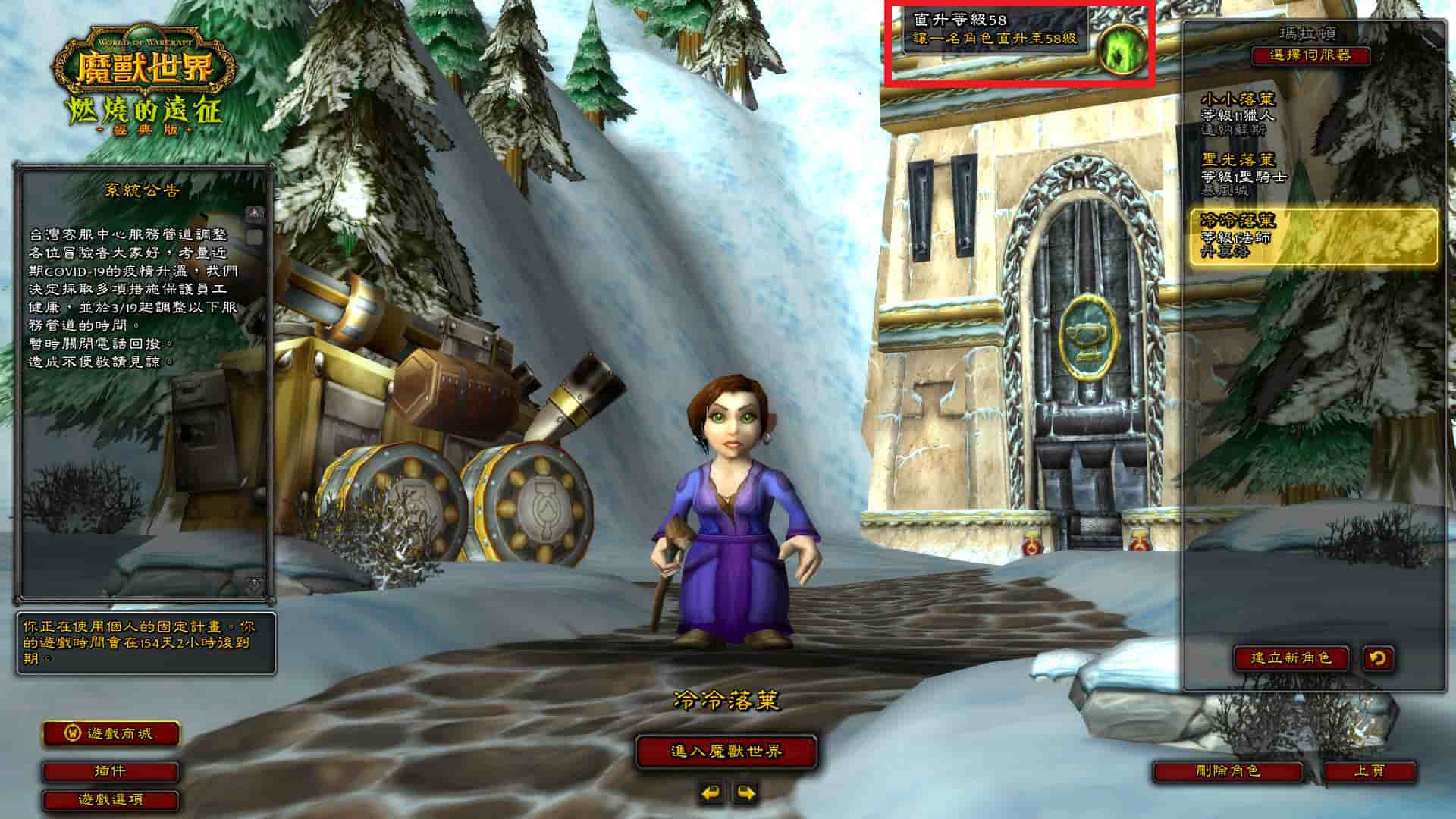Rotate character with the left arrow
The height and width of the screenshot is (819, 1456).
(711, 793)
